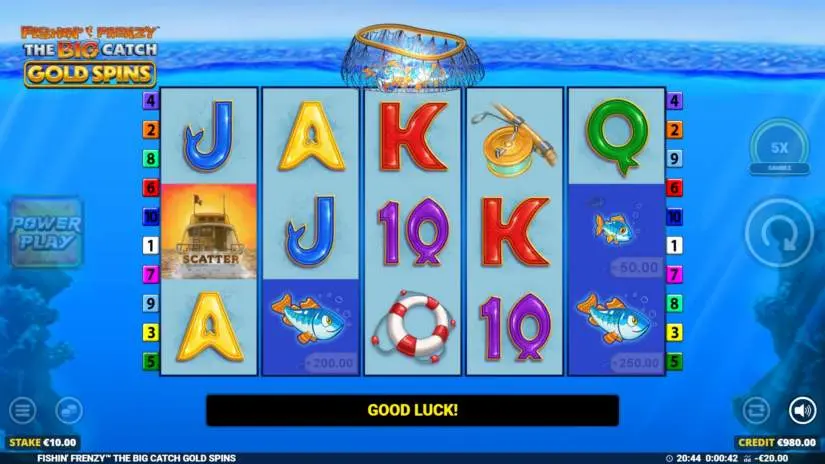Toggle the sound speaker icon
The image size is (825, 464).
pos(802,410)
